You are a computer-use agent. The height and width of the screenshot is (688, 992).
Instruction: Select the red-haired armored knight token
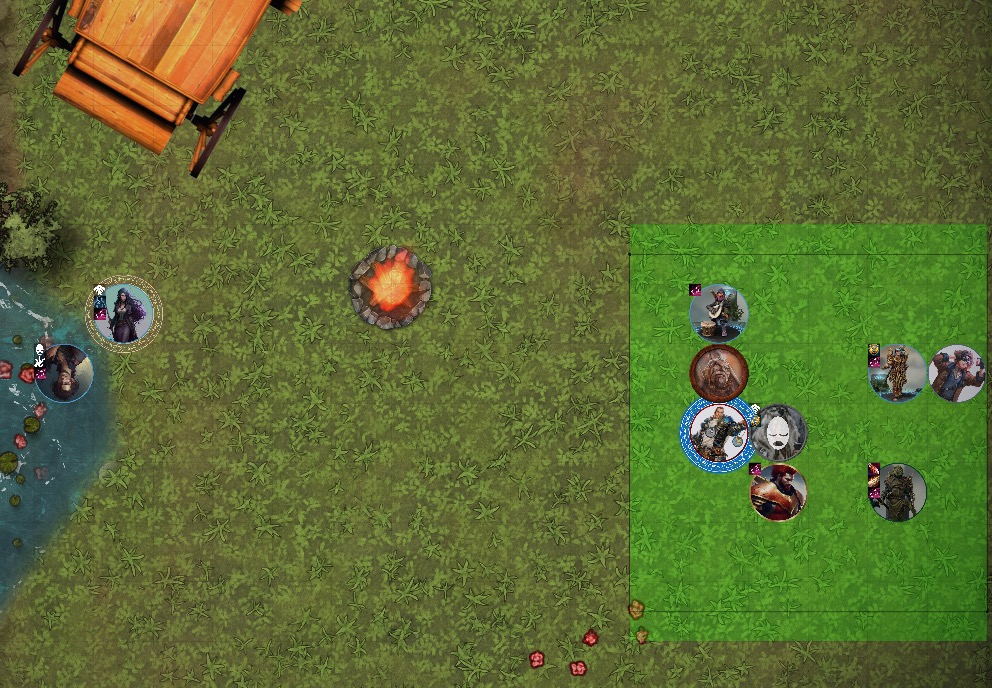(x=778, y=492)
